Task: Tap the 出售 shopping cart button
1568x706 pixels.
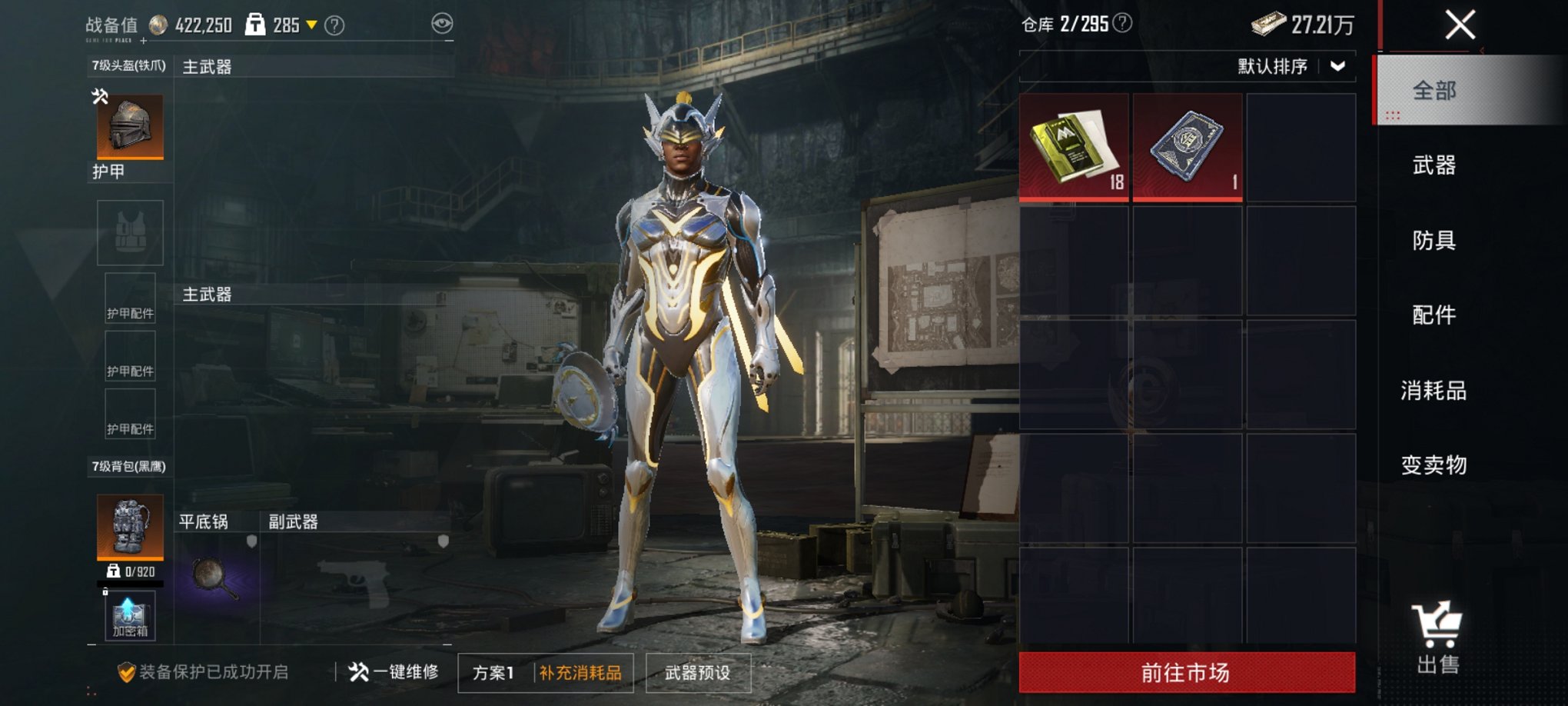Action: coord(1436,638)
